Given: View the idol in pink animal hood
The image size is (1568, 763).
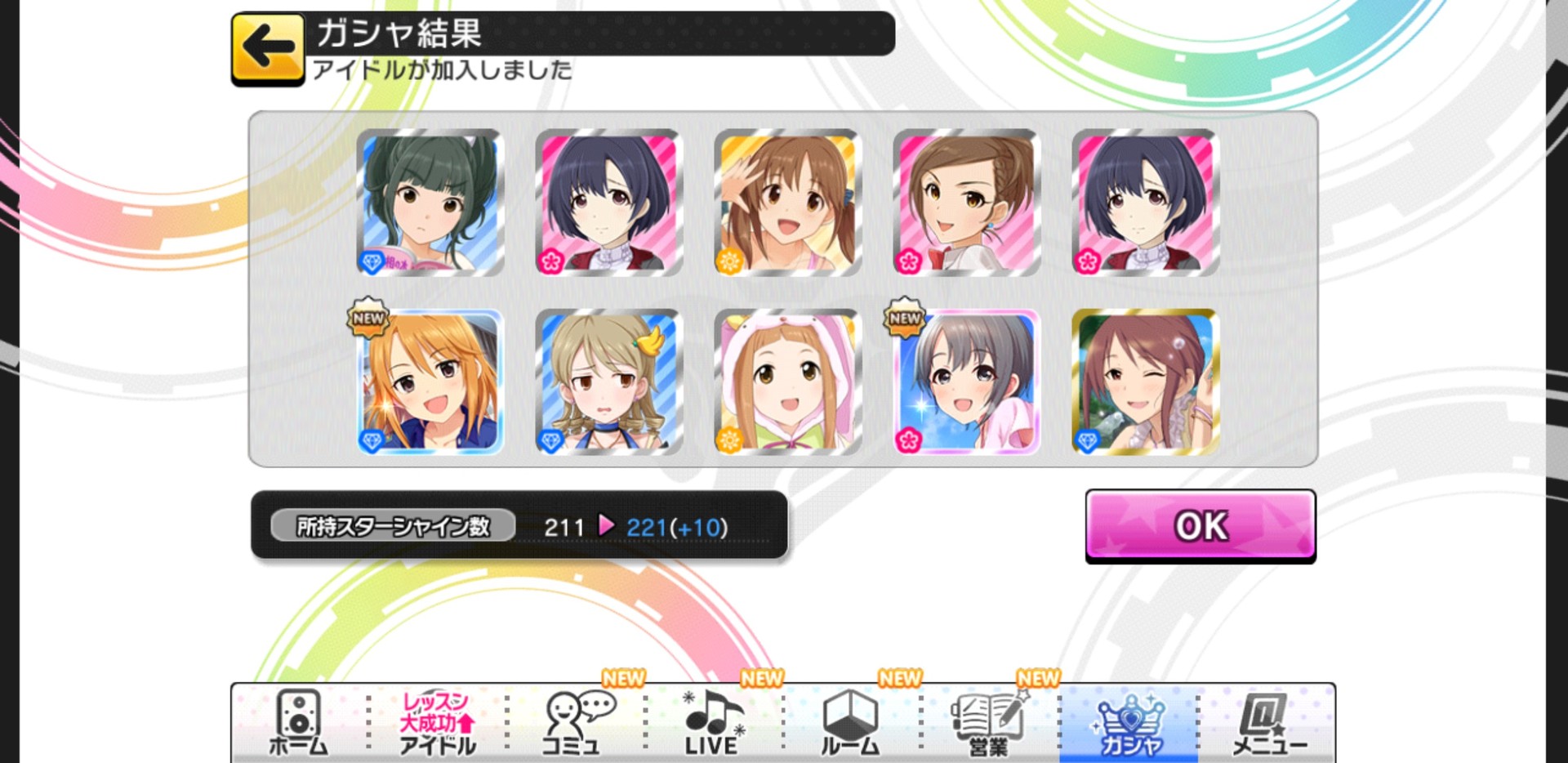Looking at the screenshot, I should pos(787,381).
